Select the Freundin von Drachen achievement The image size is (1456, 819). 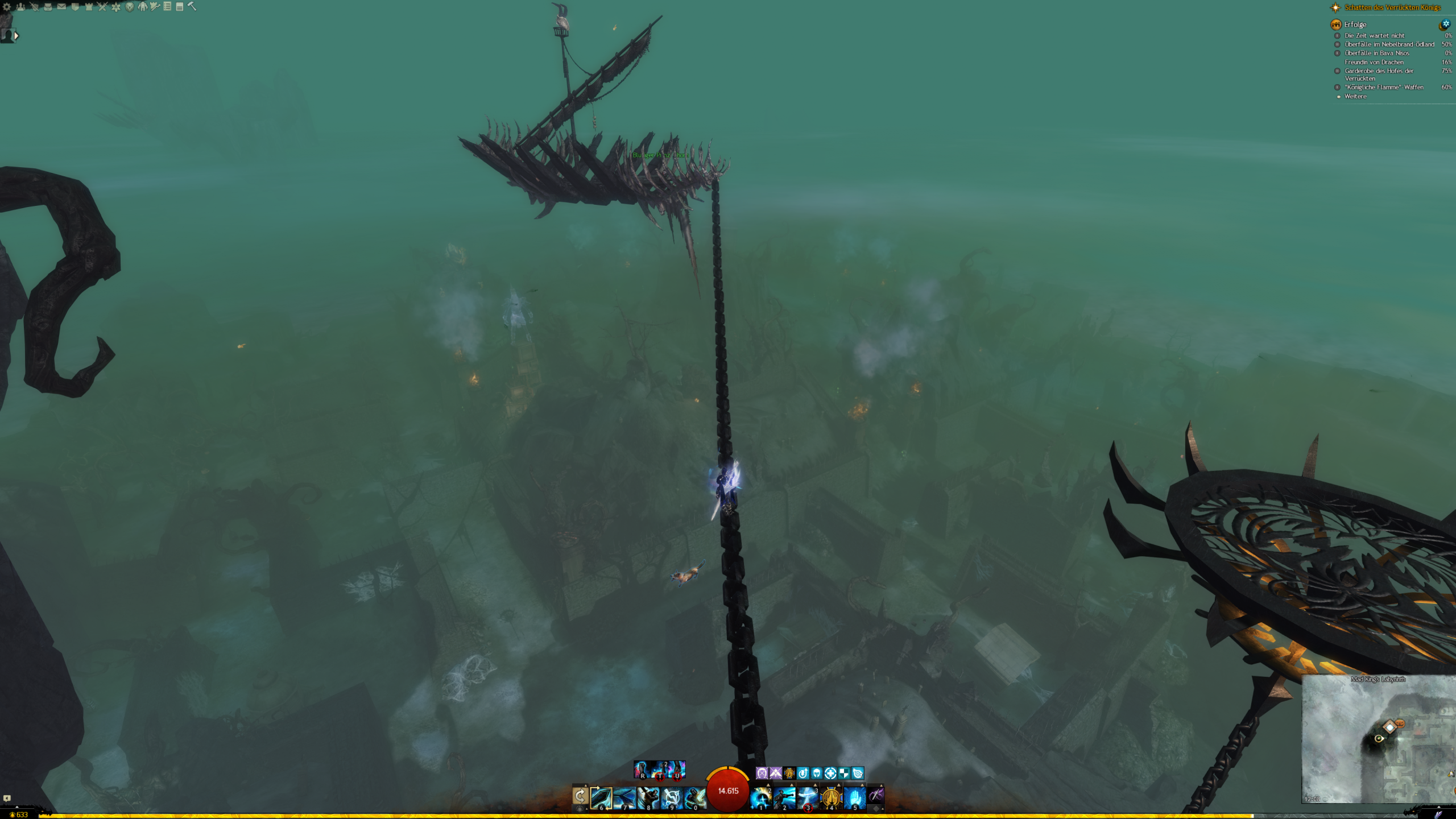tap(1374, 62)
